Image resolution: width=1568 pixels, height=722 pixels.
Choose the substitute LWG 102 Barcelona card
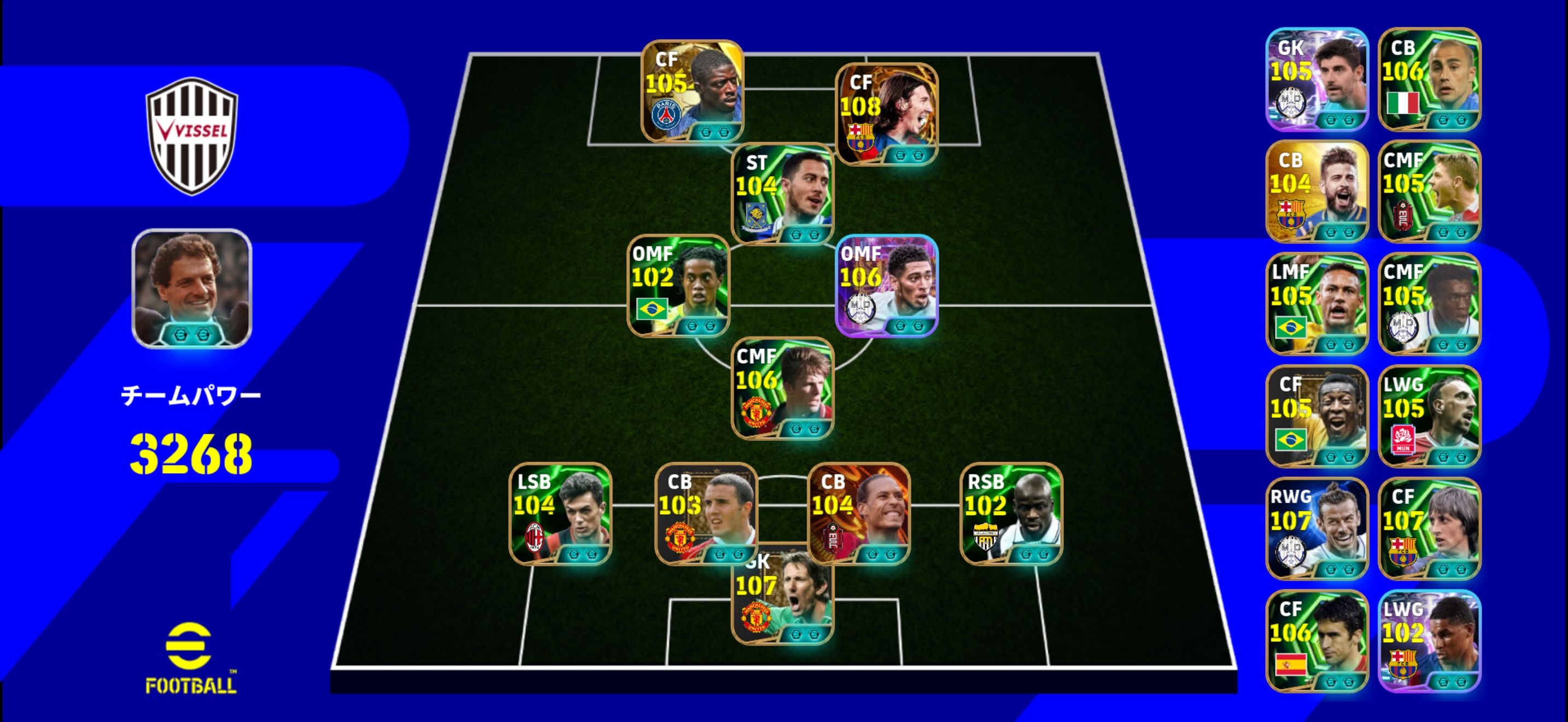(1429, 641)
